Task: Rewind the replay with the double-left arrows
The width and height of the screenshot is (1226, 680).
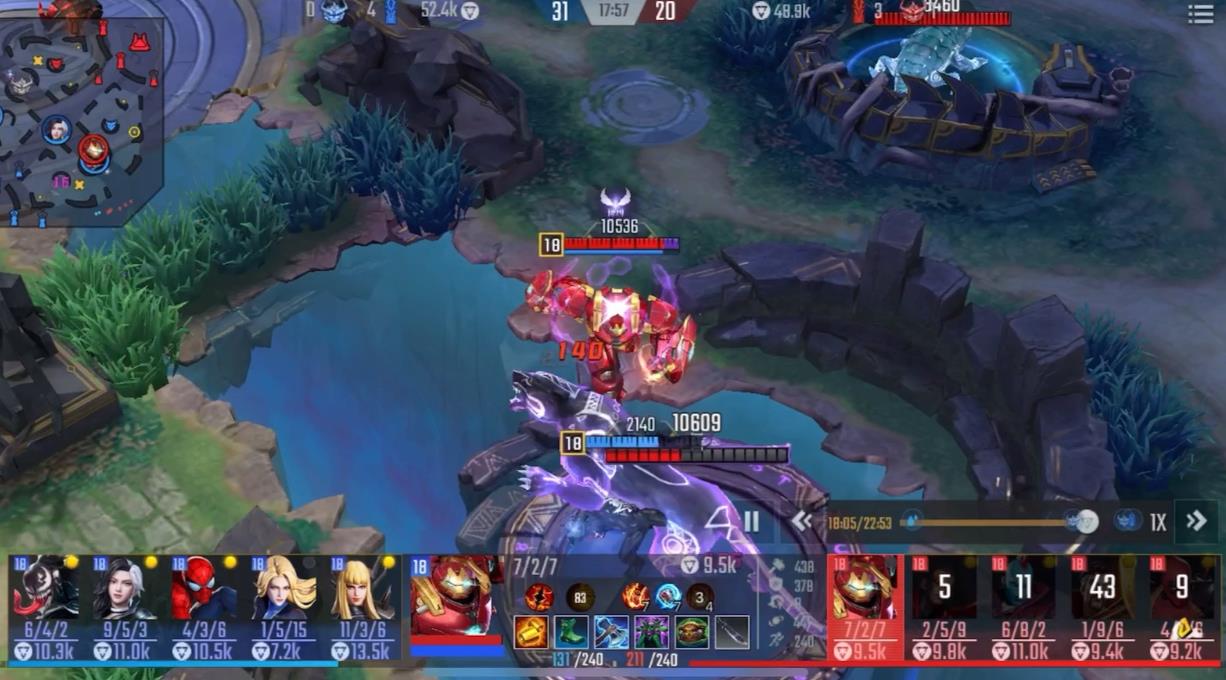Action: point(801,522)
